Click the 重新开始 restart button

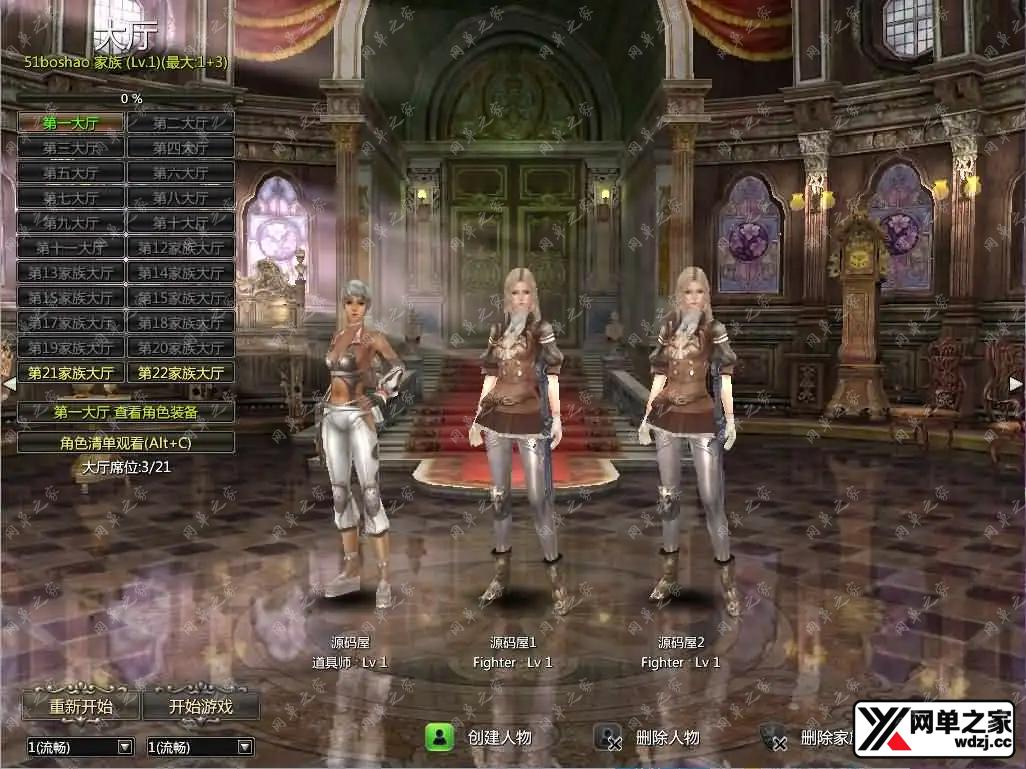pyautogui.click(x=81, y=706)
